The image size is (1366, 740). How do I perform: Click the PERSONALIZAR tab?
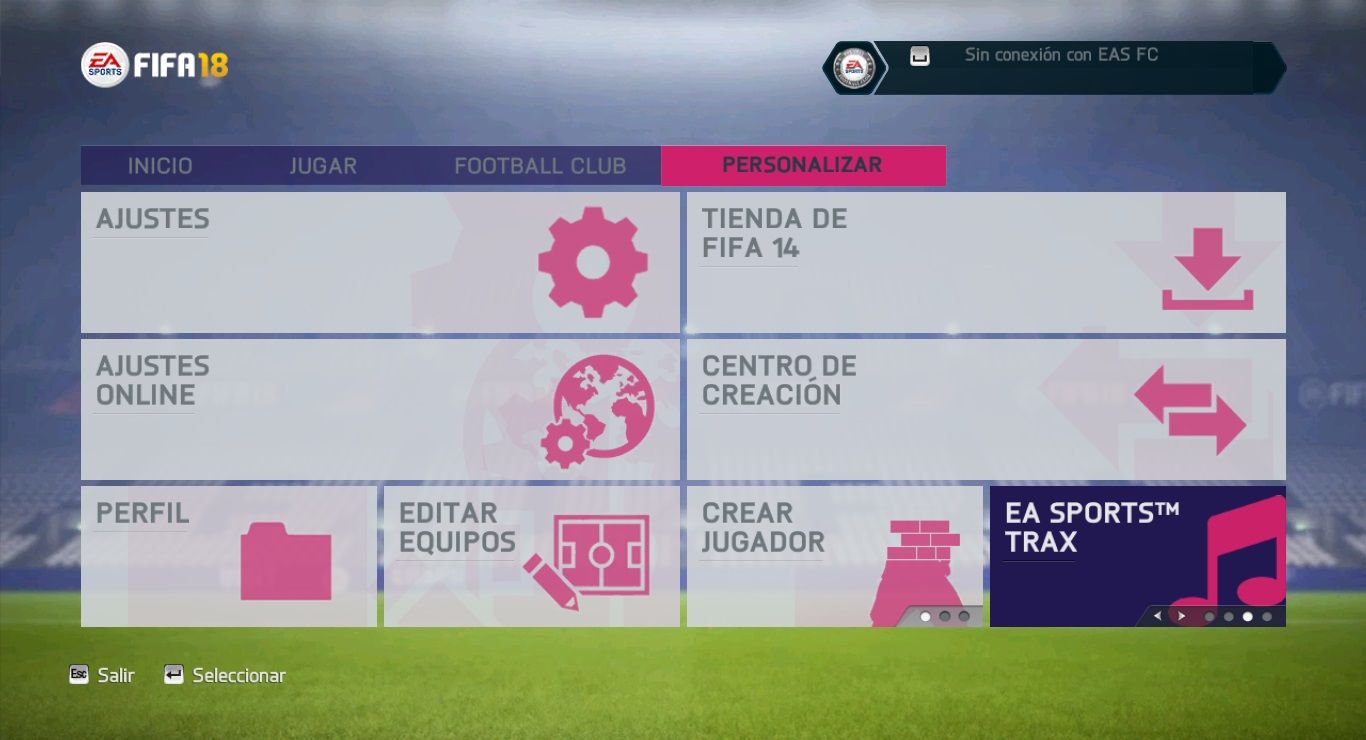pyautogui.click(x=802, y=166)
